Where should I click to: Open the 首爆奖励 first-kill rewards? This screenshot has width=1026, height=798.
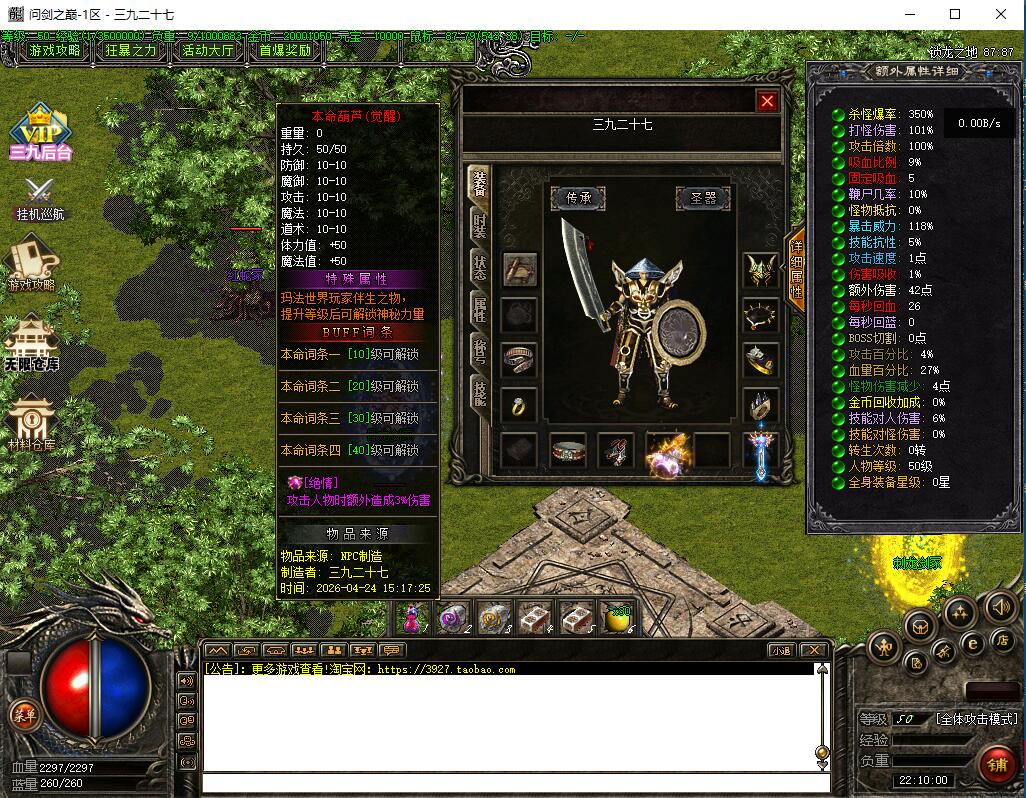285,50
